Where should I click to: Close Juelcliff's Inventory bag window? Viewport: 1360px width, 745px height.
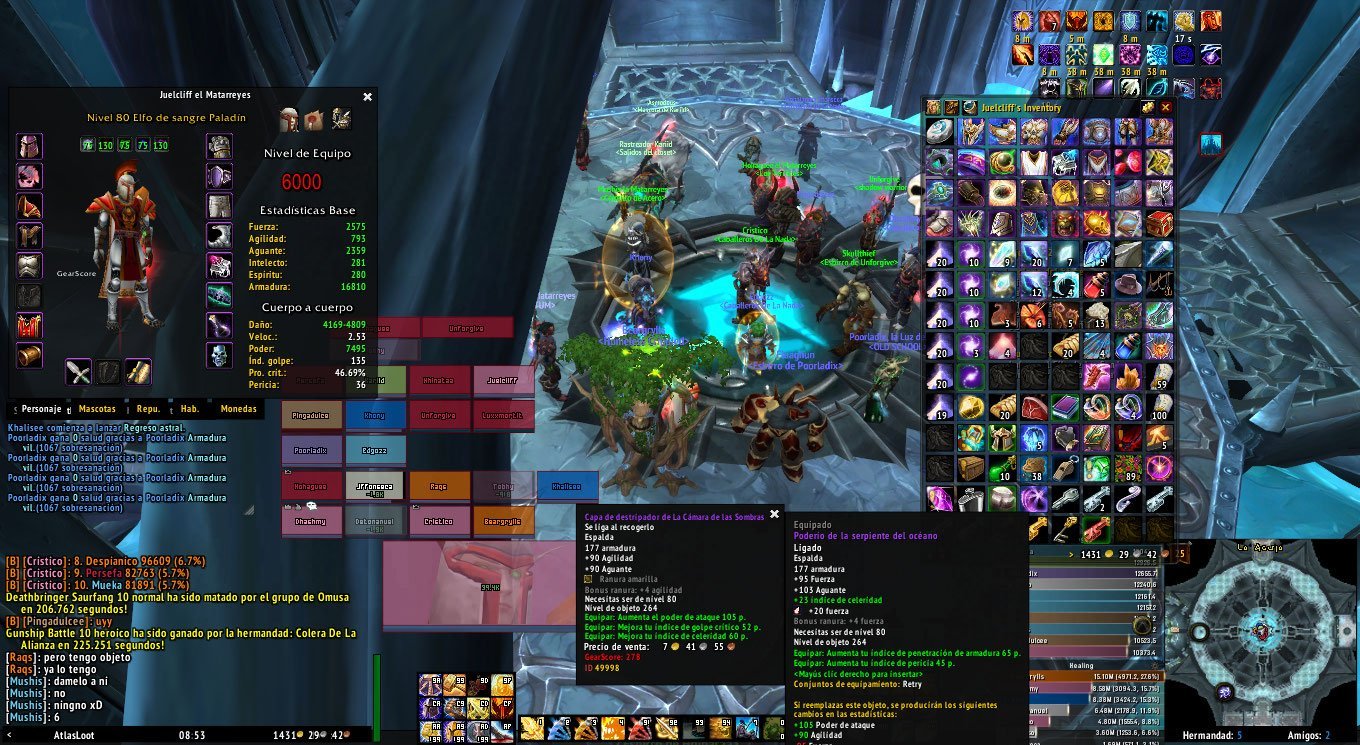coord(1165,107)
